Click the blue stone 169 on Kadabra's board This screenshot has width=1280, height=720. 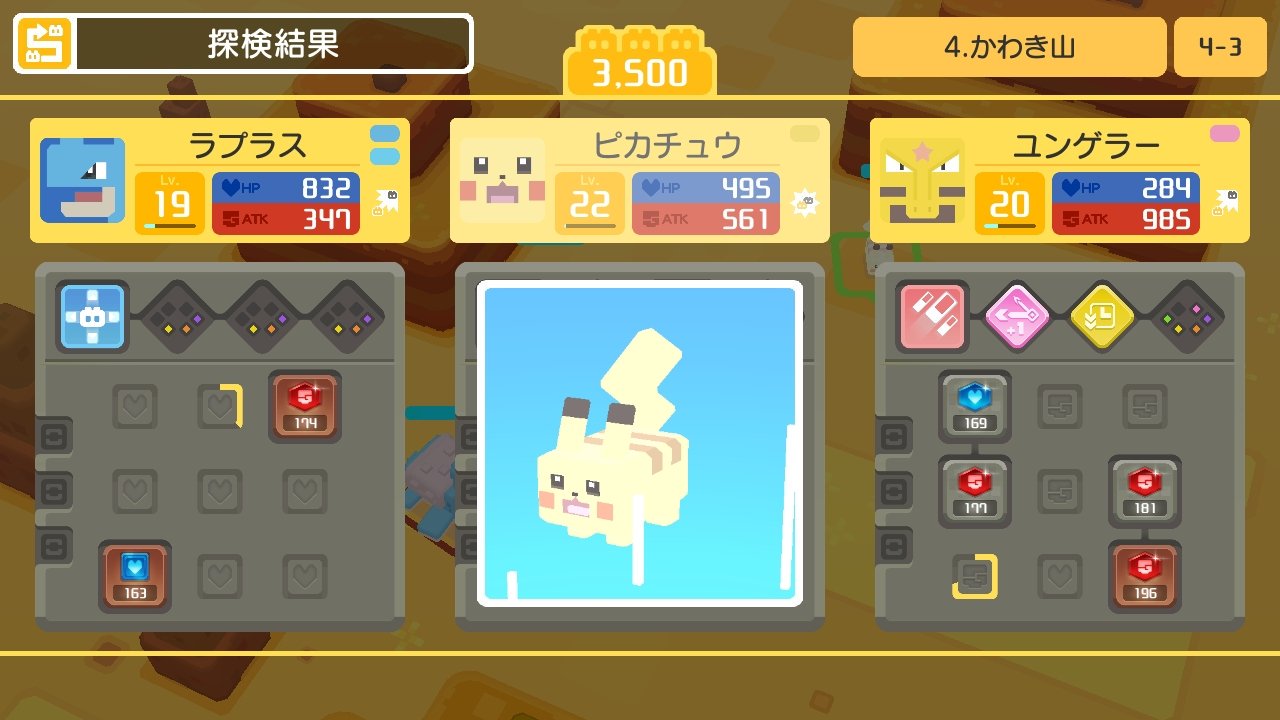(973, 406)
